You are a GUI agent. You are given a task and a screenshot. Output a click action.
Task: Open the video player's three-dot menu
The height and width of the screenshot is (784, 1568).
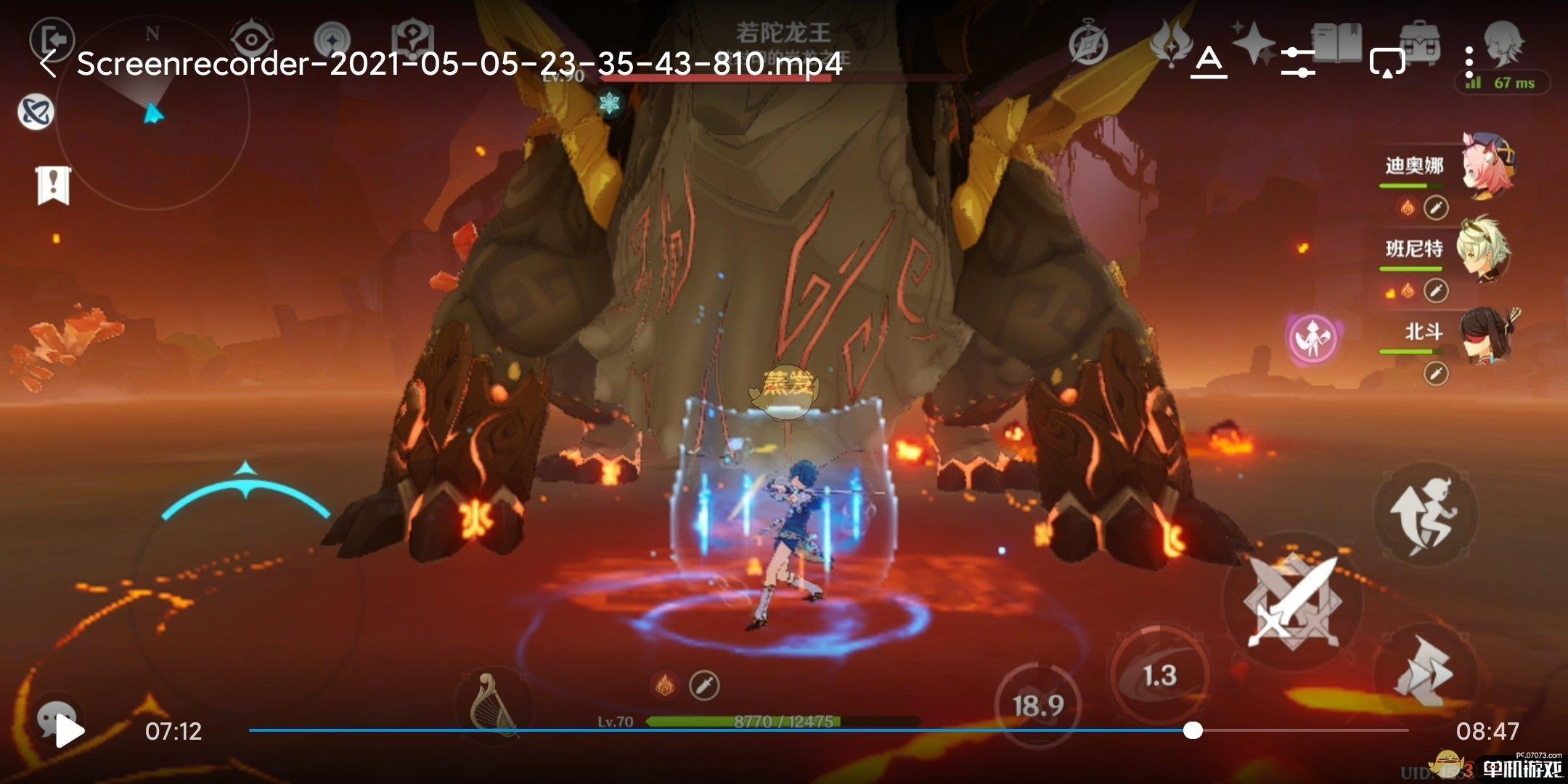point(1469,62)
